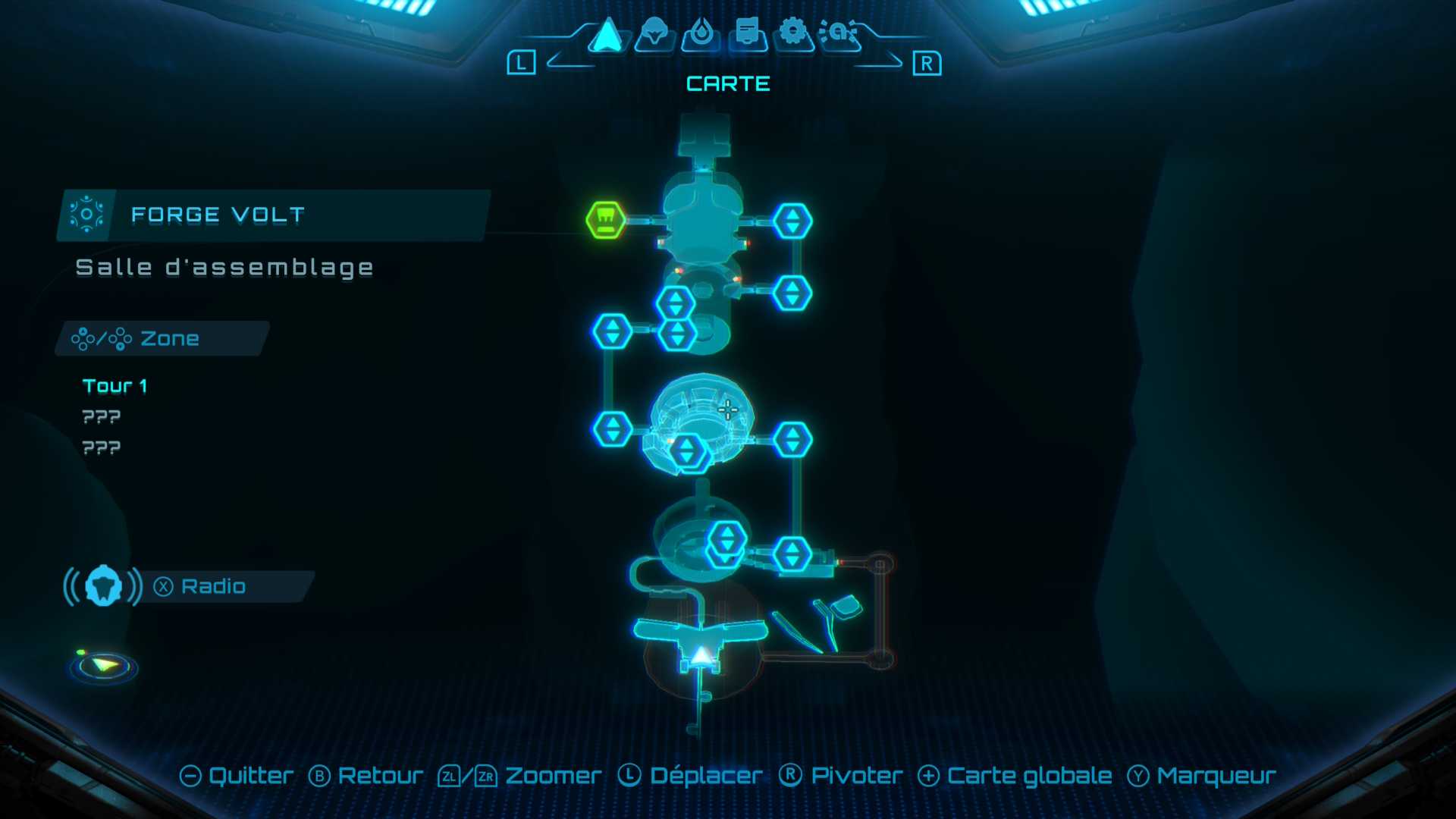Click the compass orientation icon
Screen dimensions: 1456x819
coord(104,666)
